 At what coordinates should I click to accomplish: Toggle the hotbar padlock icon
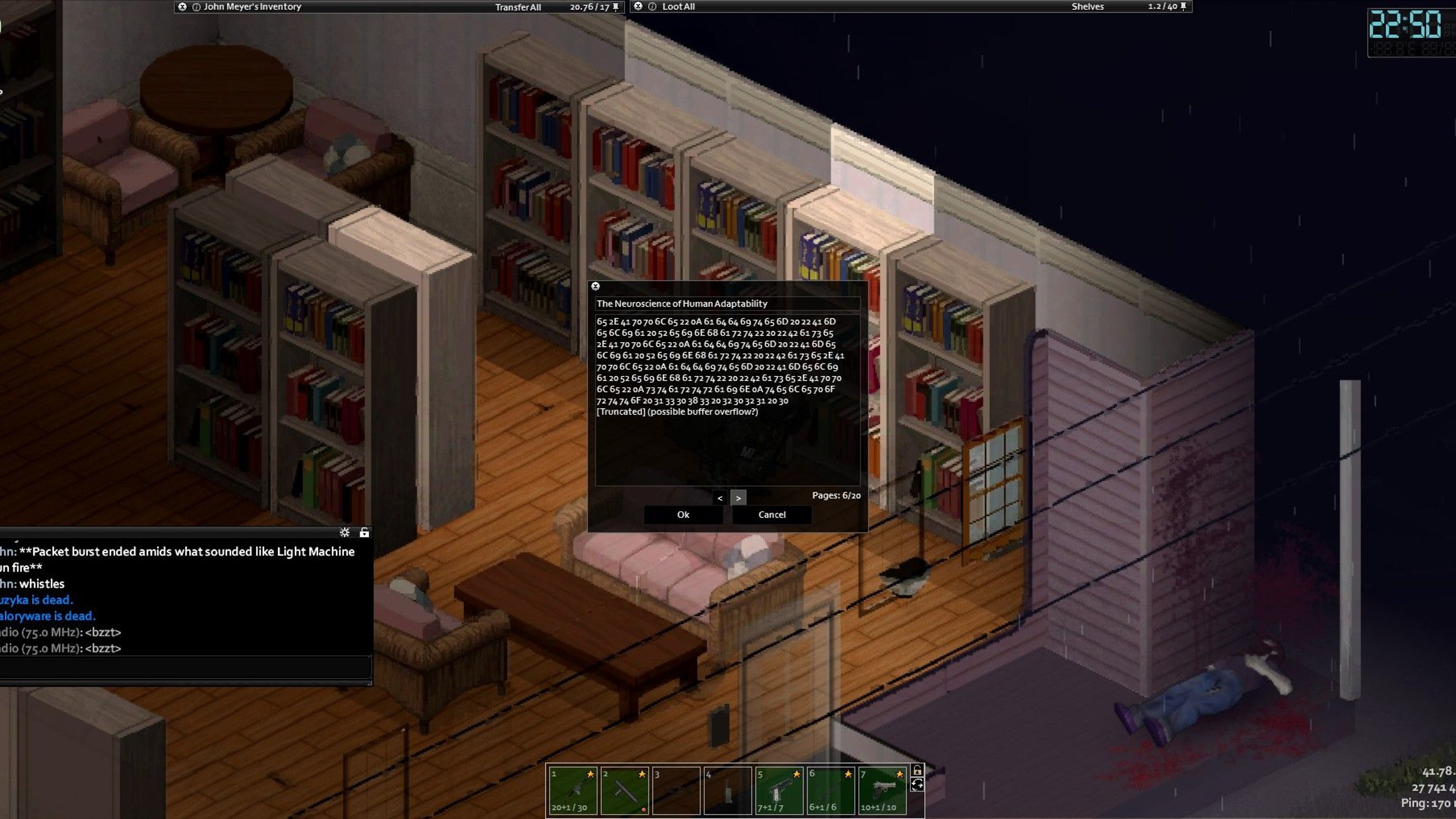918,770
